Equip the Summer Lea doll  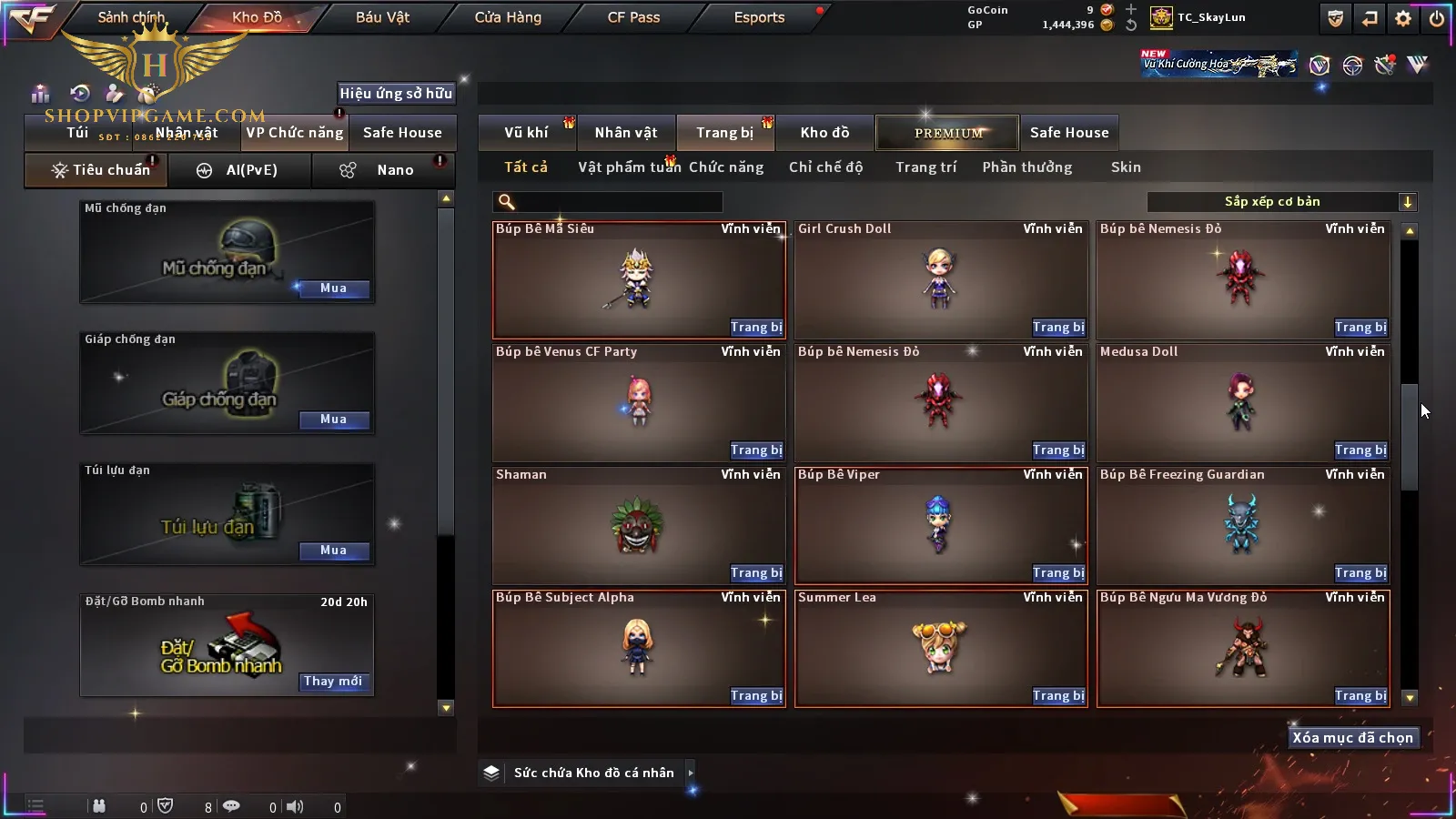click(1058, 696)
